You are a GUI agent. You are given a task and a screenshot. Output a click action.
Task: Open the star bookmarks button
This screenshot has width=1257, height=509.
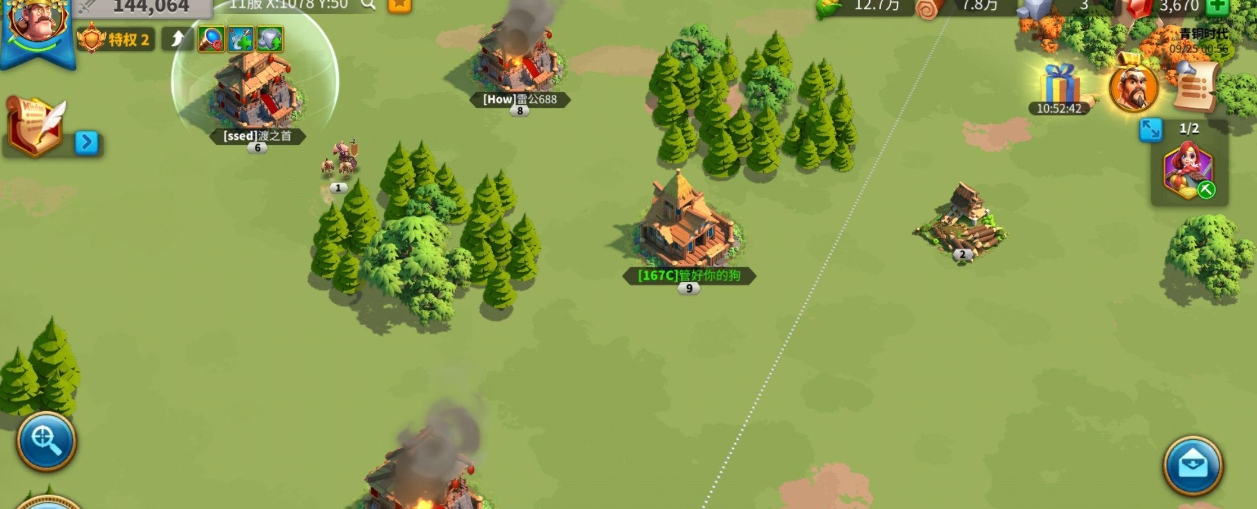click(399, 5)
